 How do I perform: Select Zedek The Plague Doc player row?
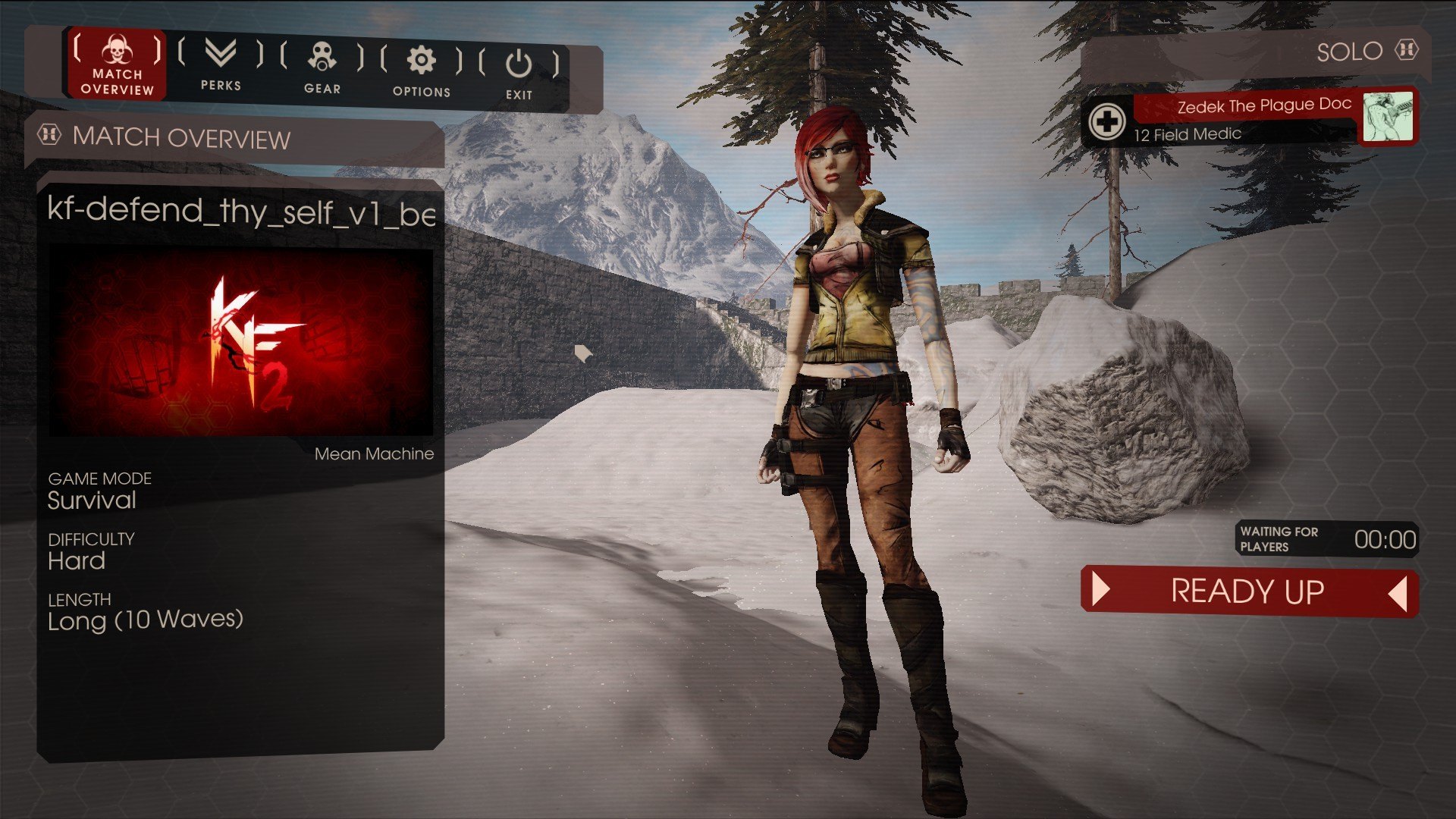(1244, 120)
